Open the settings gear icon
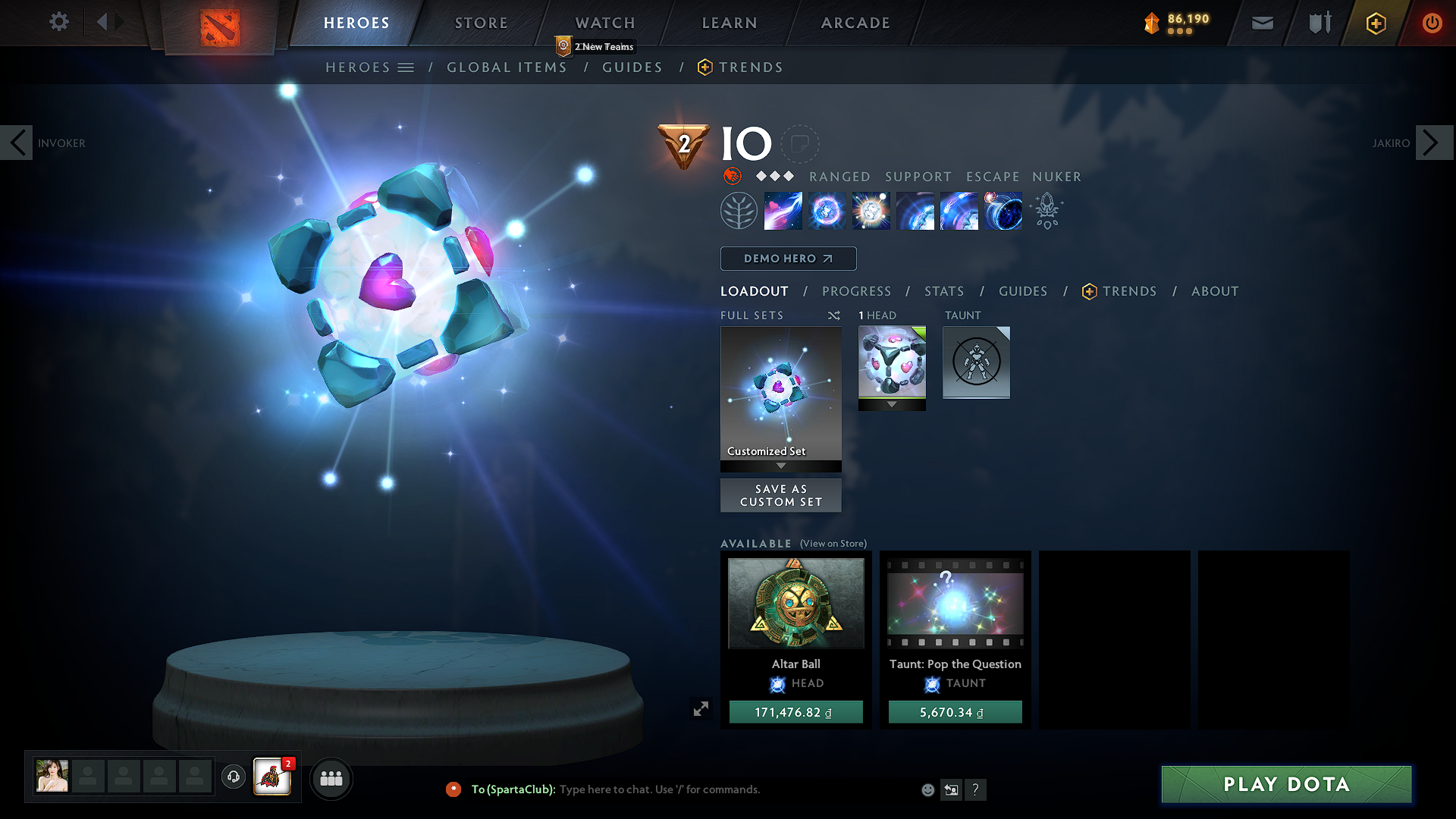 (x=59, y=21)
